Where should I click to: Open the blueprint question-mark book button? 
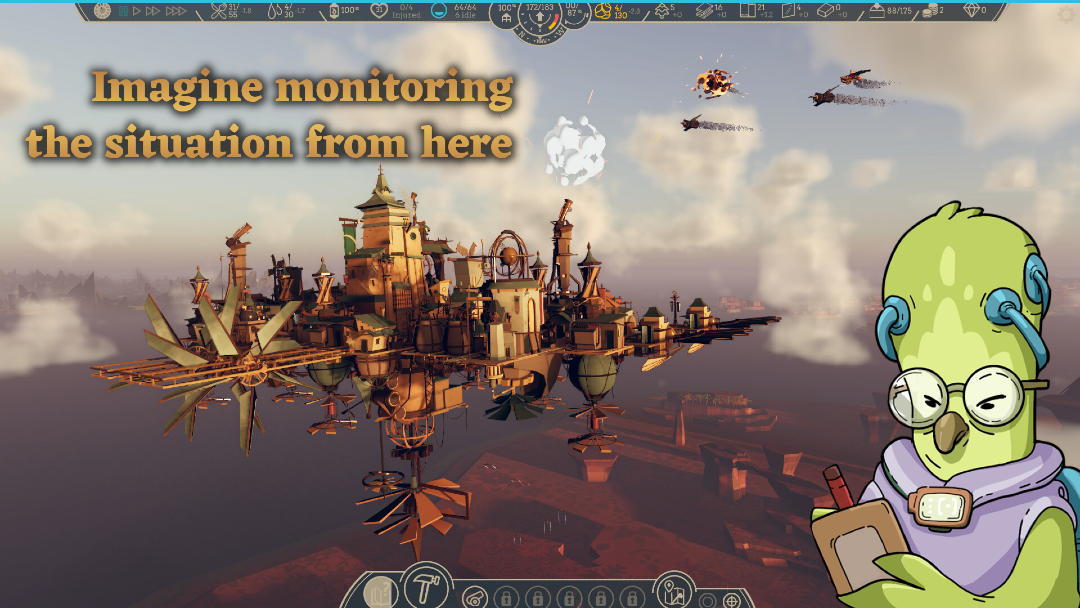click(x=382, y=595)
